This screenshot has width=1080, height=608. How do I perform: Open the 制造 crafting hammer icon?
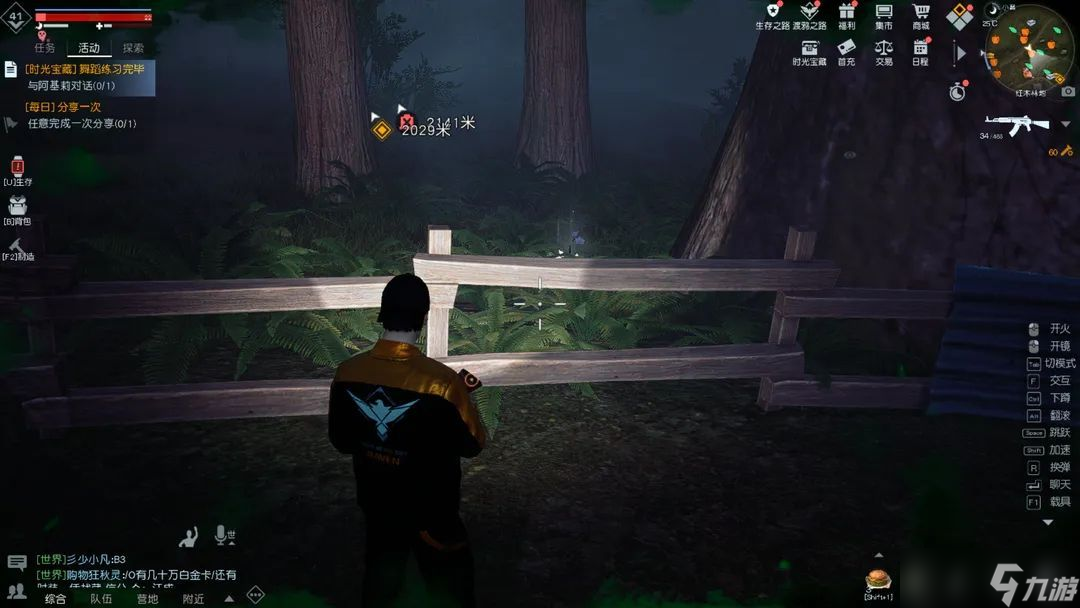pos(18,246)
